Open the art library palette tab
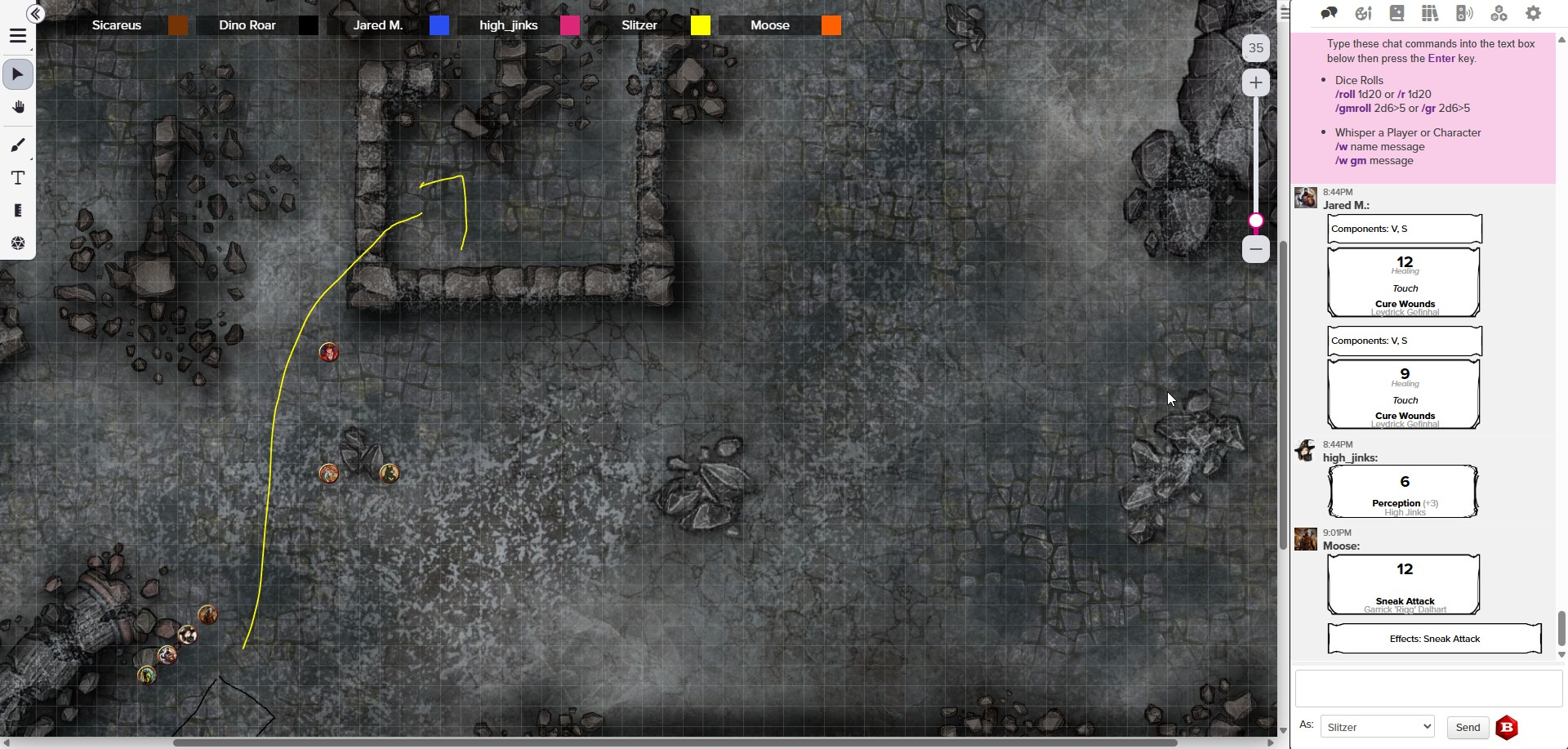Image resolution: width=1568 pixels, height=749 pixels. pyautogui.click(x=1363, y=14)
